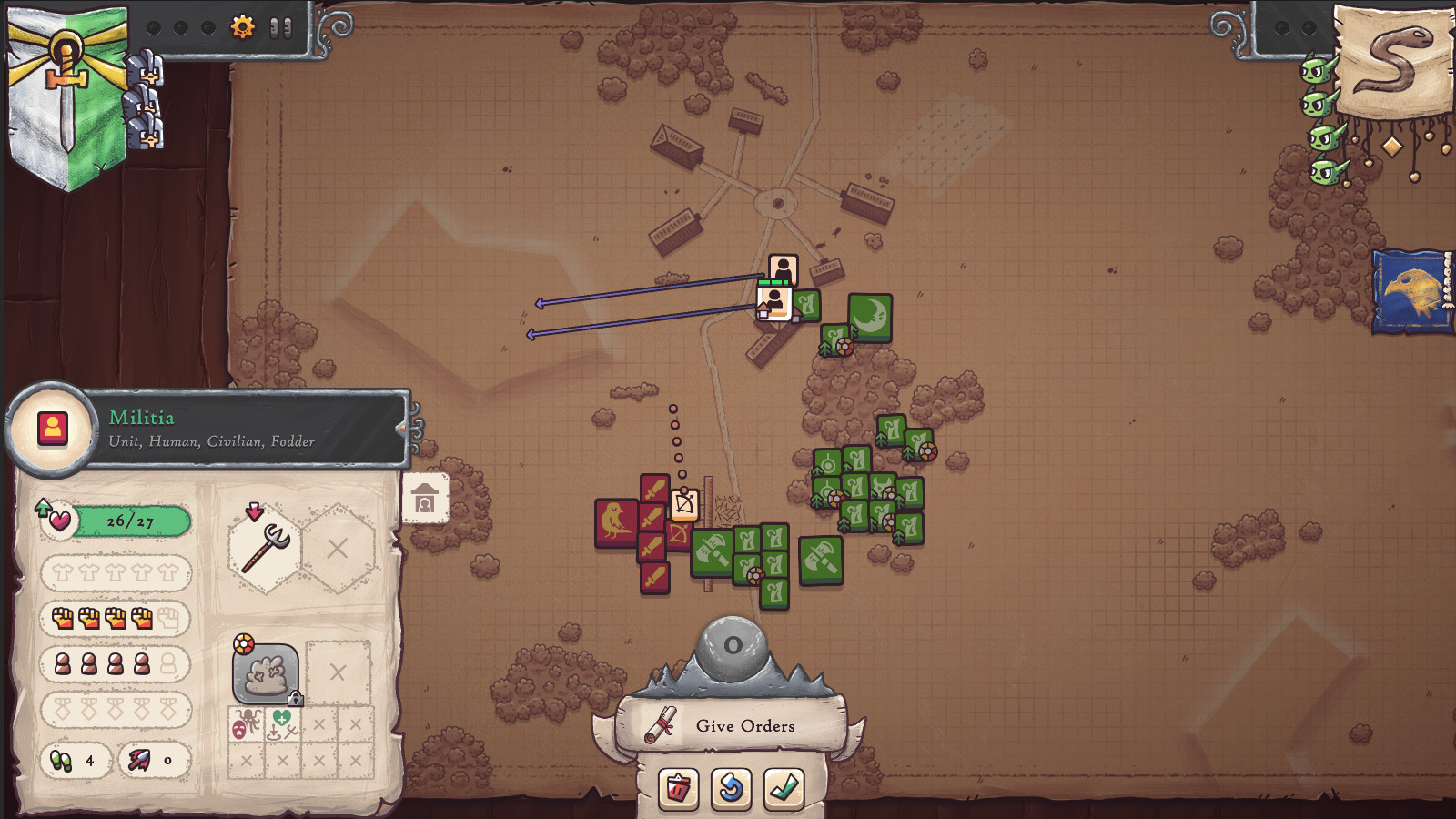This screenshot has height=819, width=1456.
Task: Open the settings gear in the top bar
Action: point(243,26)
